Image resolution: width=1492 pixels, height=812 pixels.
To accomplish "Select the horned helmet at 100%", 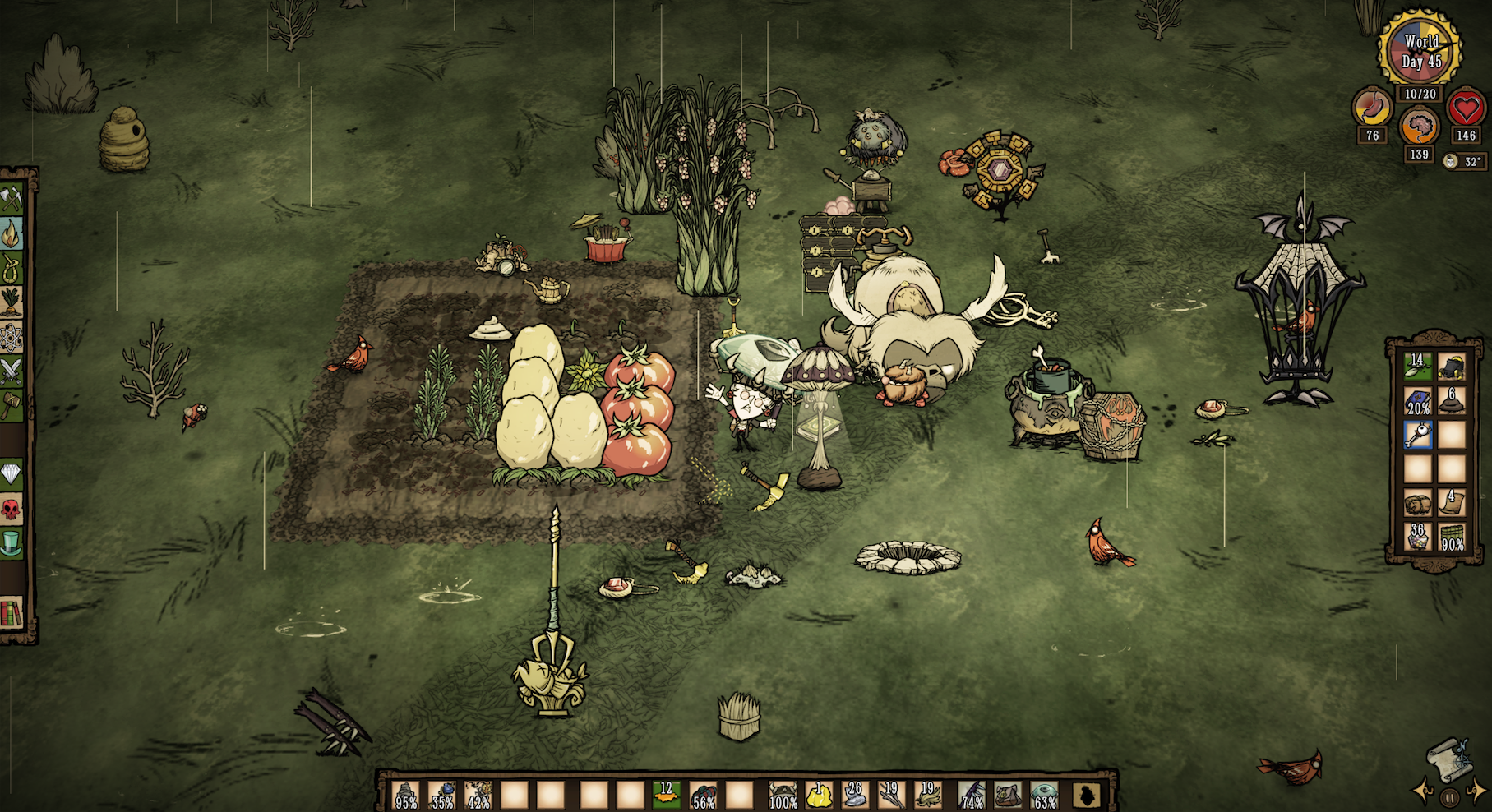I will [x=782, y=796].
